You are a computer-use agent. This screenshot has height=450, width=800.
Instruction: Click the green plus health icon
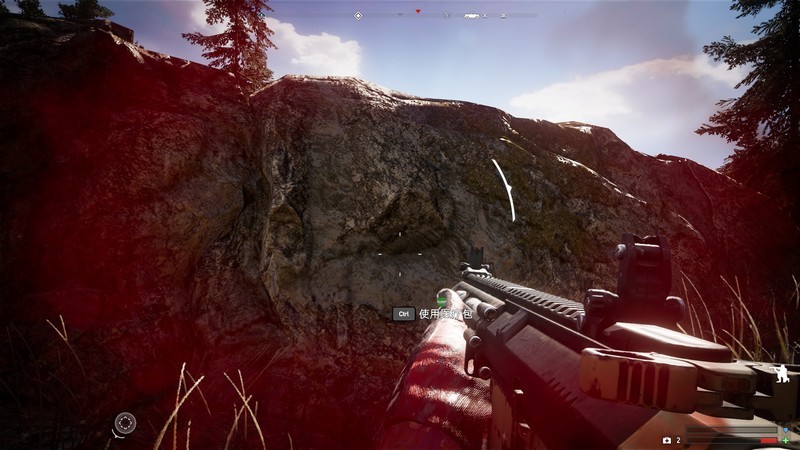(x=785, y=441)
